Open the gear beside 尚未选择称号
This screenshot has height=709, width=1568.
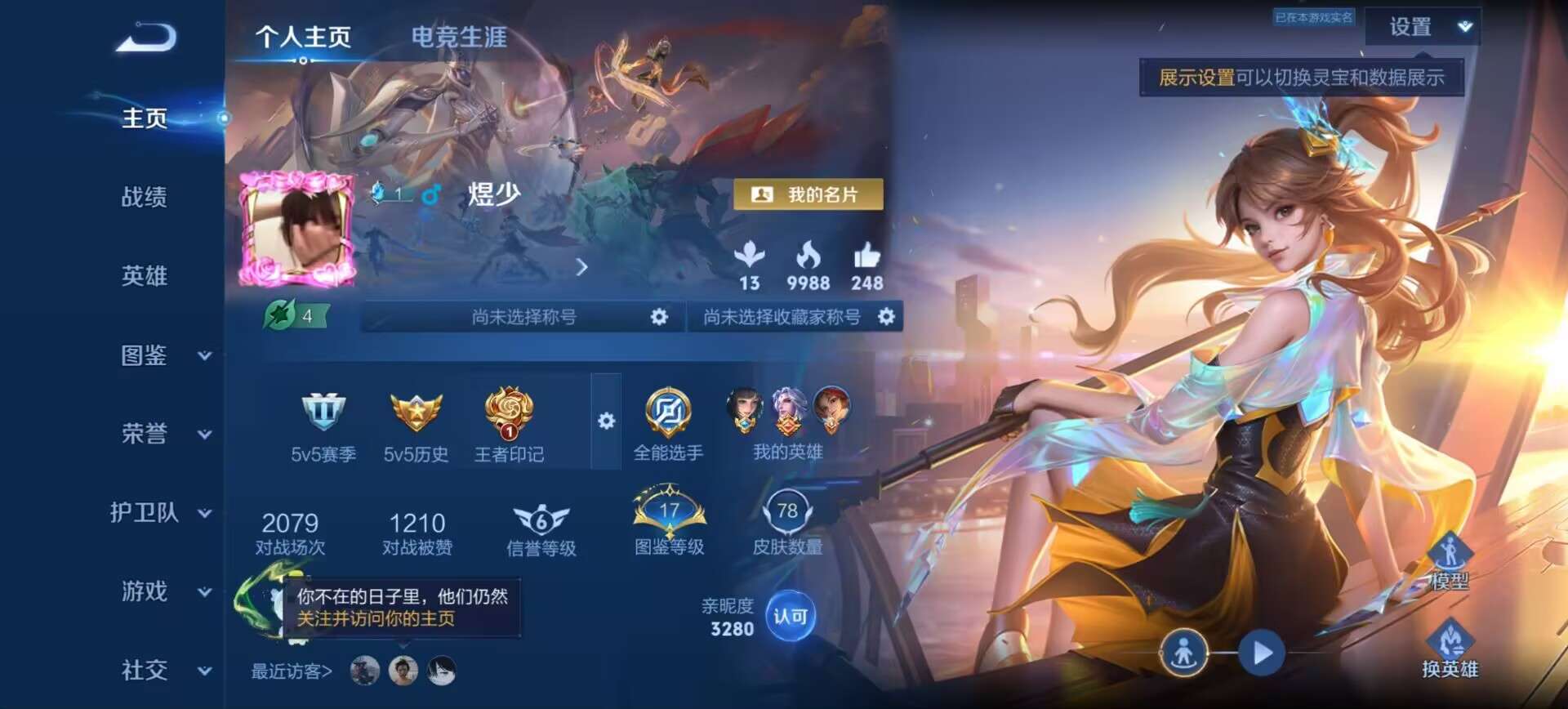[660, 317]
